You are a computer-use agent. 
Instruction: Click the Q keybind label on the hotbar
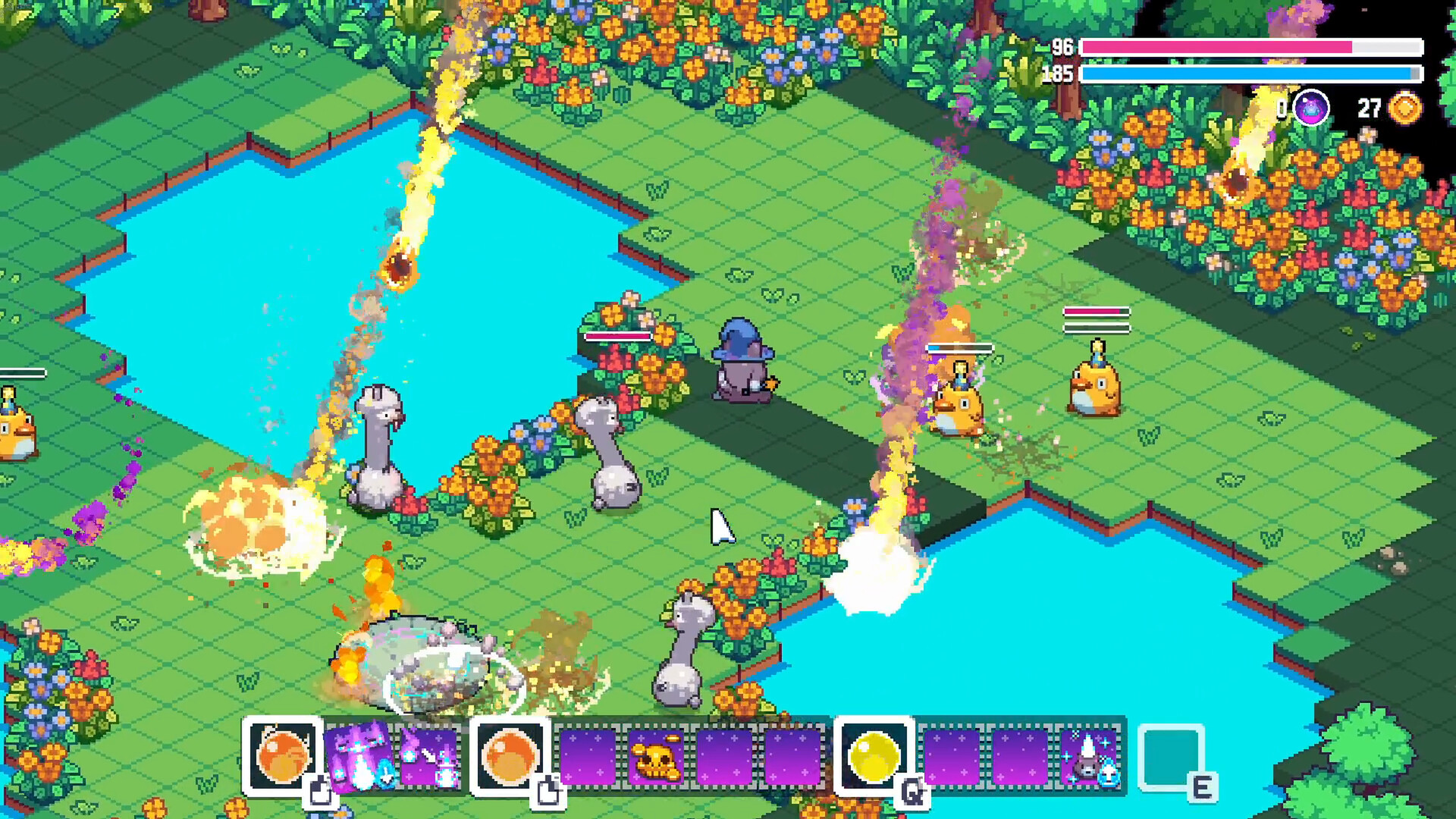914,789
